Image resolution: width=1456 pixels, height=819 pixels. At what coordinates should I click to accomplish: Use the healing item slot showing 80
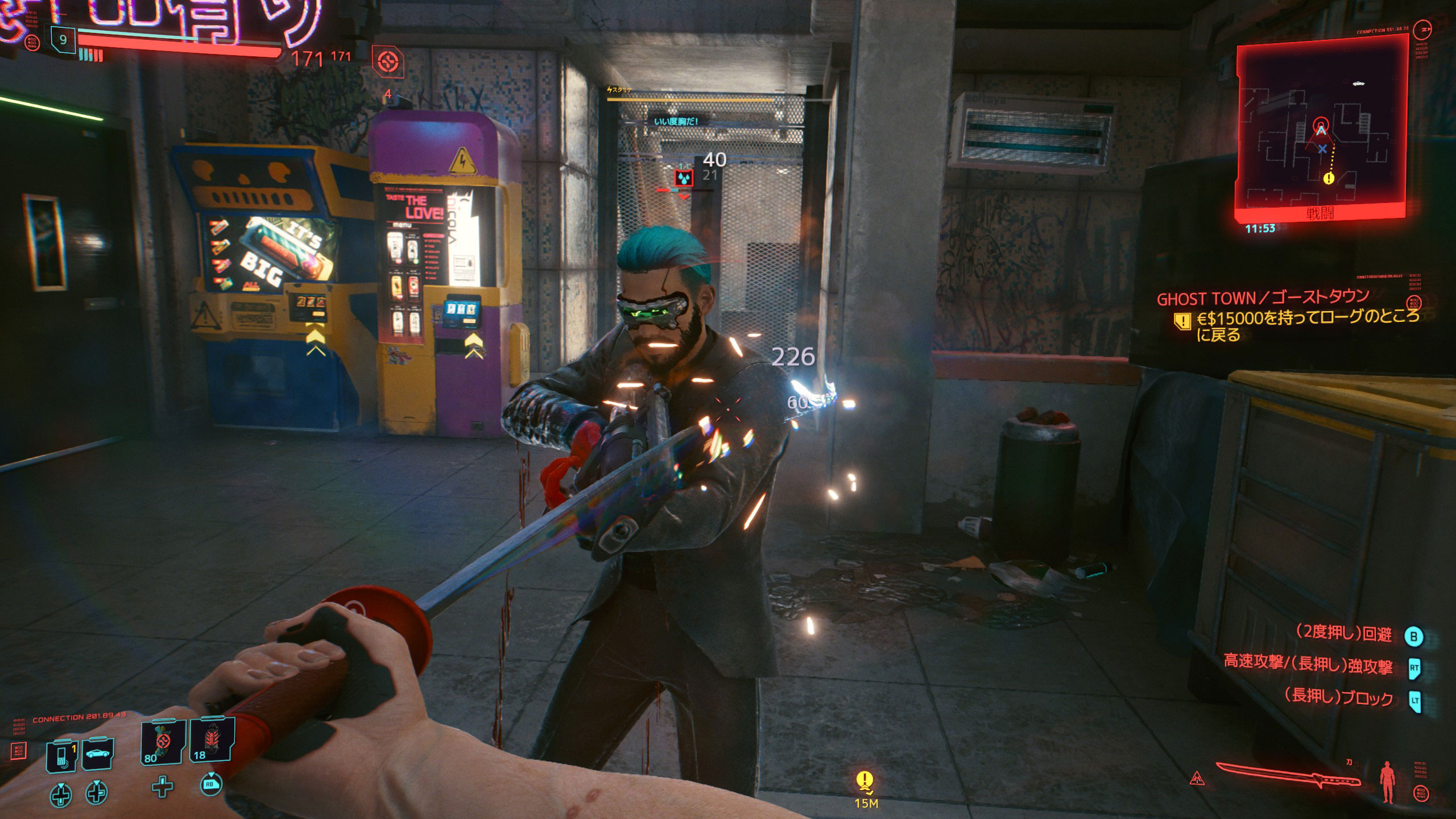[163, 741]
